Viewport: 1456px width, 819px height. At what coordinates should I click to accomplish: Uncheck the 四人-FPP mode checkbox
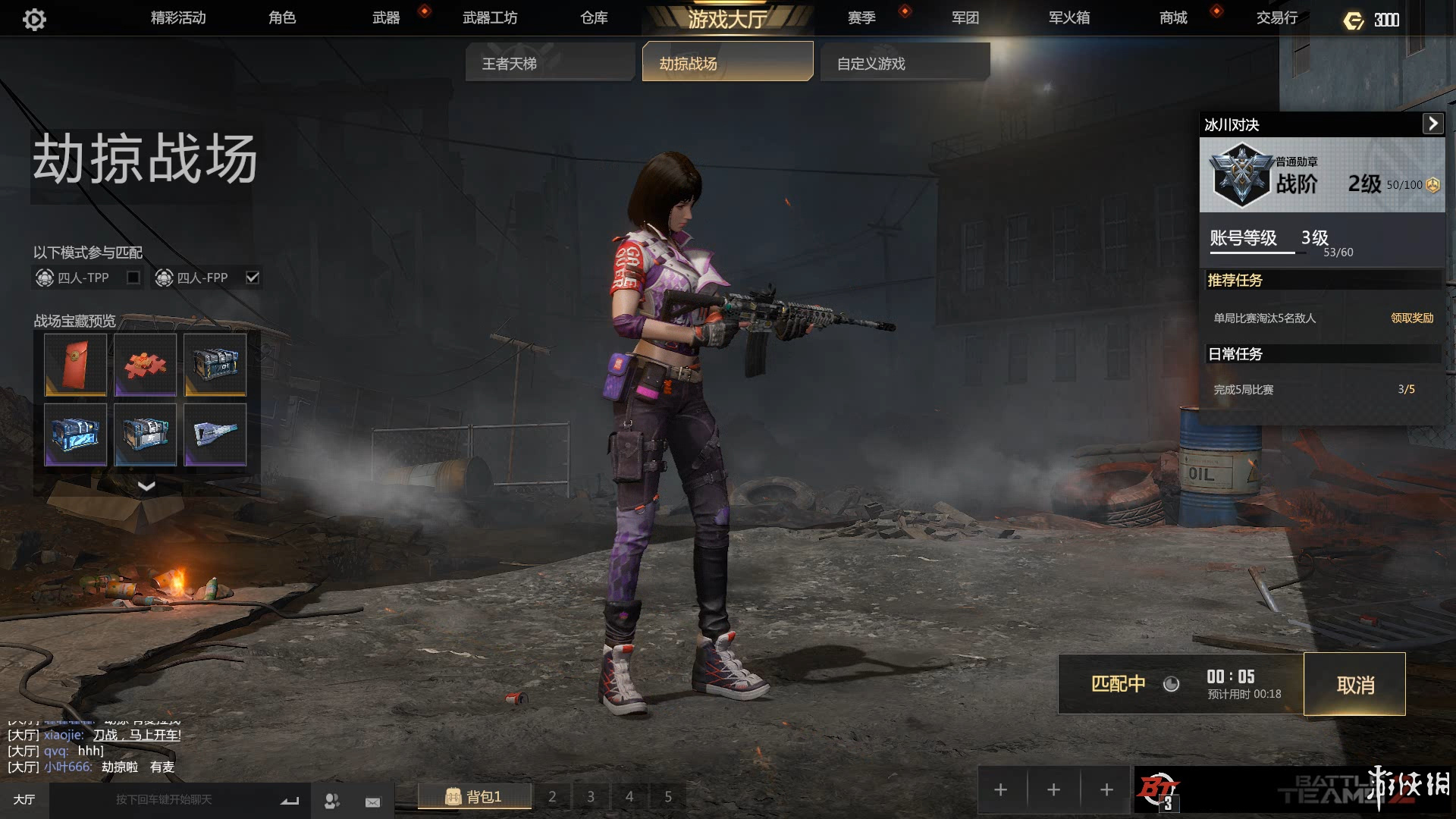253,278
